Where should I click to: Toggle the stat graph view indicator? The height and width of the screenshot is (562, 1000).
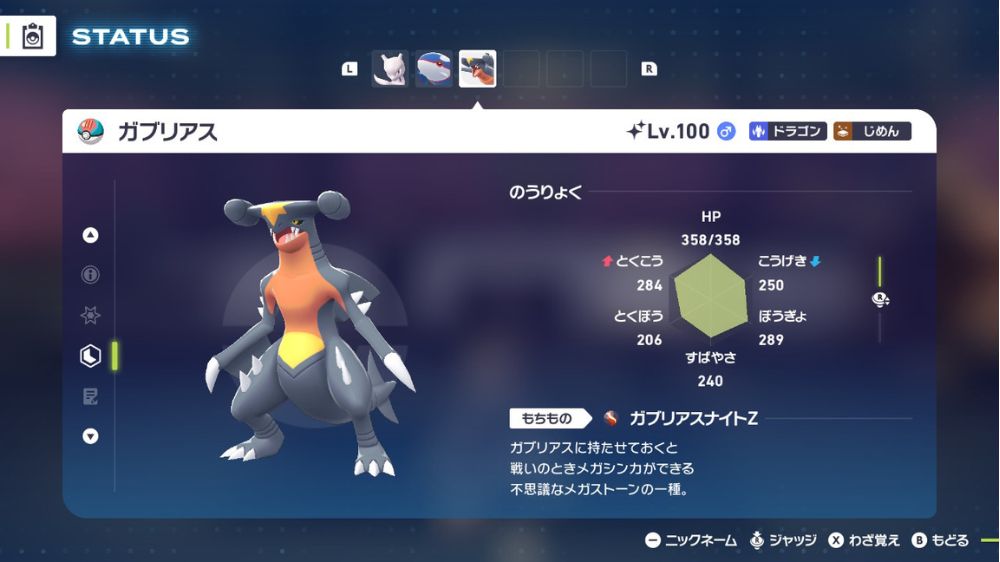(x=880, y=299)
